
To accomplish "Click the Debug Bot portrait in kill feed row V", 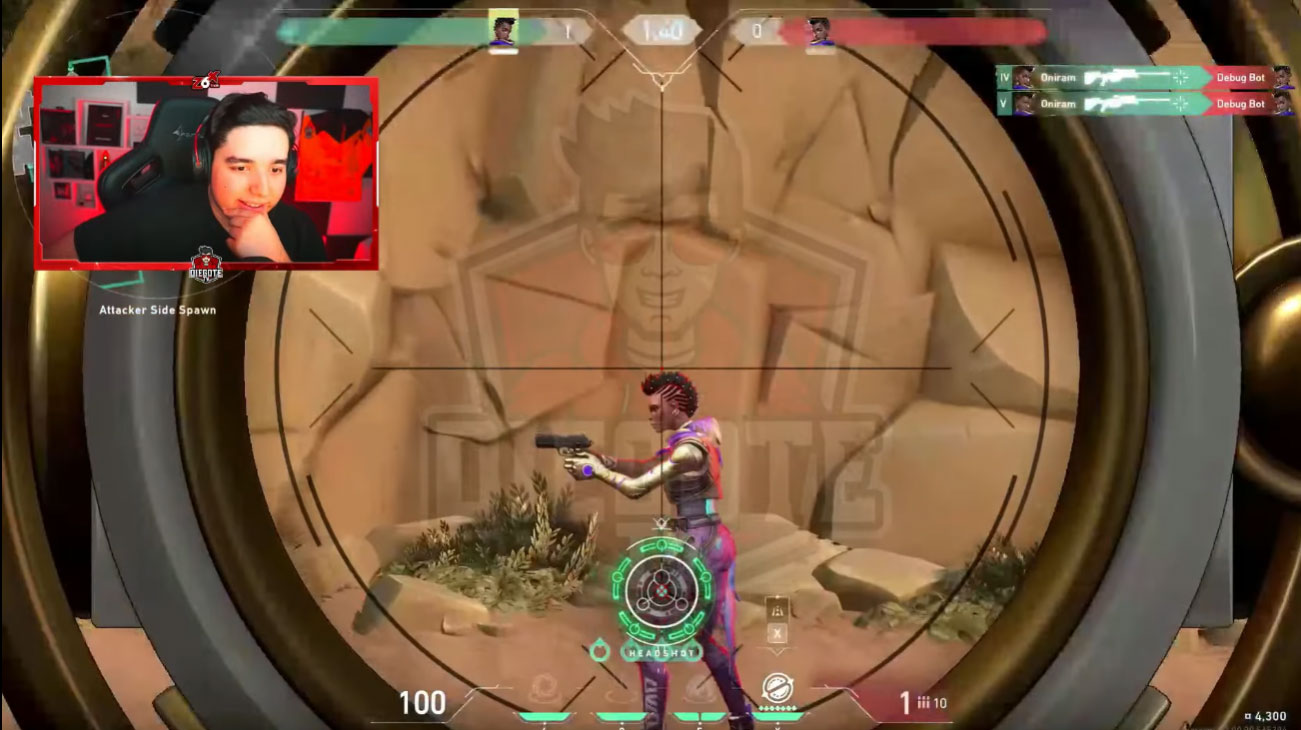I will (1288, 104).
